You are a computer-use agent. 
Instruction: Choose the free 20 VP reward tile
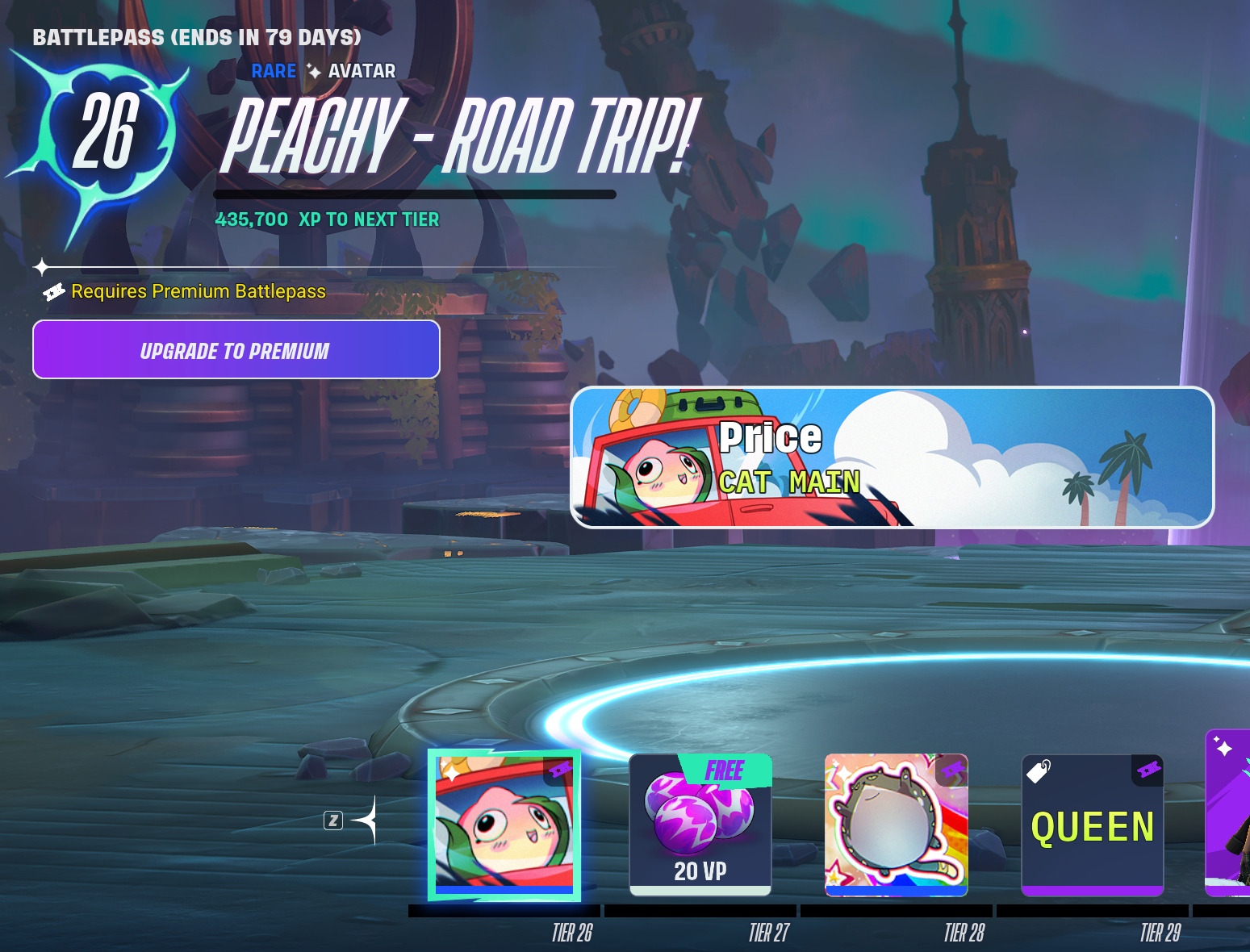(700, 825)
